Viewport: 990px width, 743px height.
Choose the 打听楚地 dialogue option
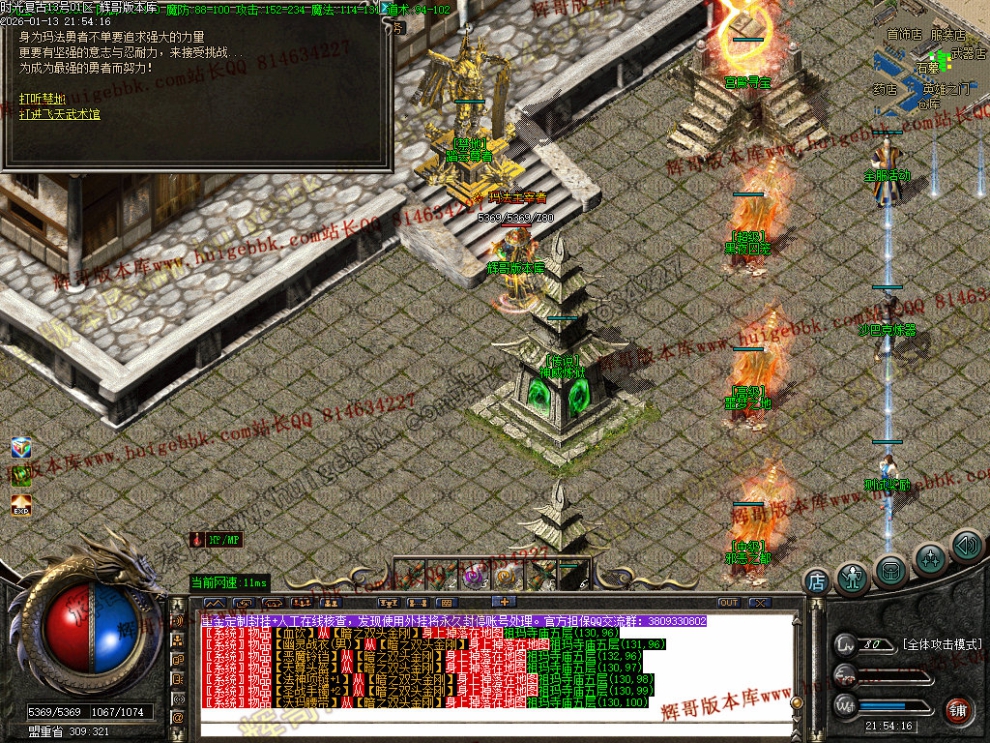click(42, 98)
